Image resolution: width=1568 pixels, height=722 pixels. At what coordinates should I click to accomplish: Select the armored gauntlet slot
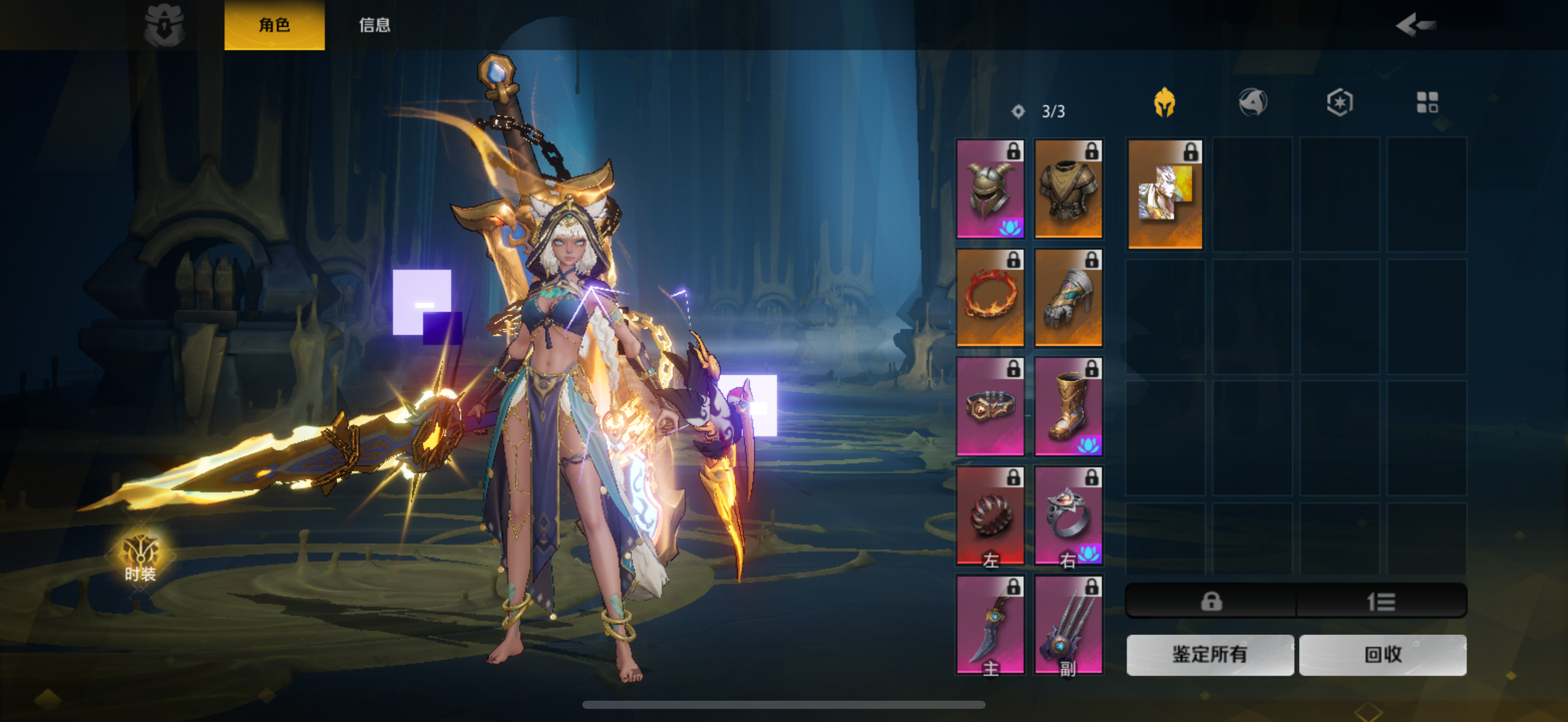[x=1068, y=298]
